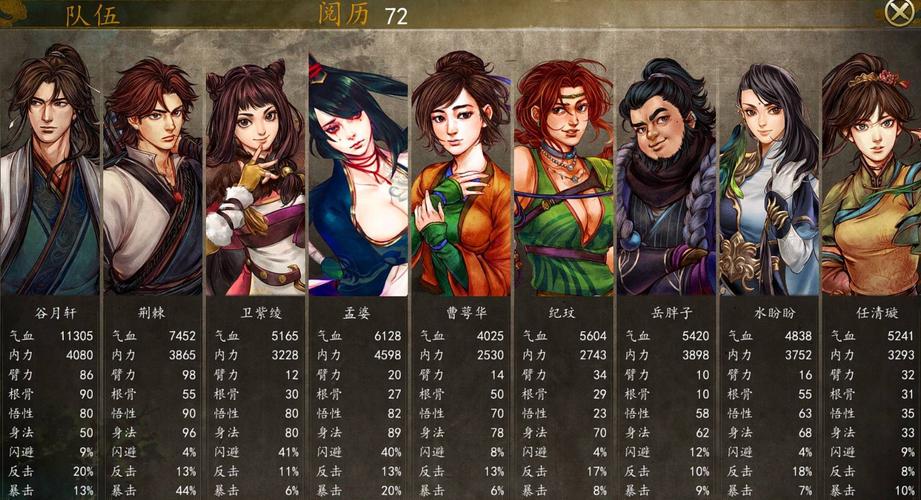
Task: Click 水盼盼's portrait
Action: [768, 175]
